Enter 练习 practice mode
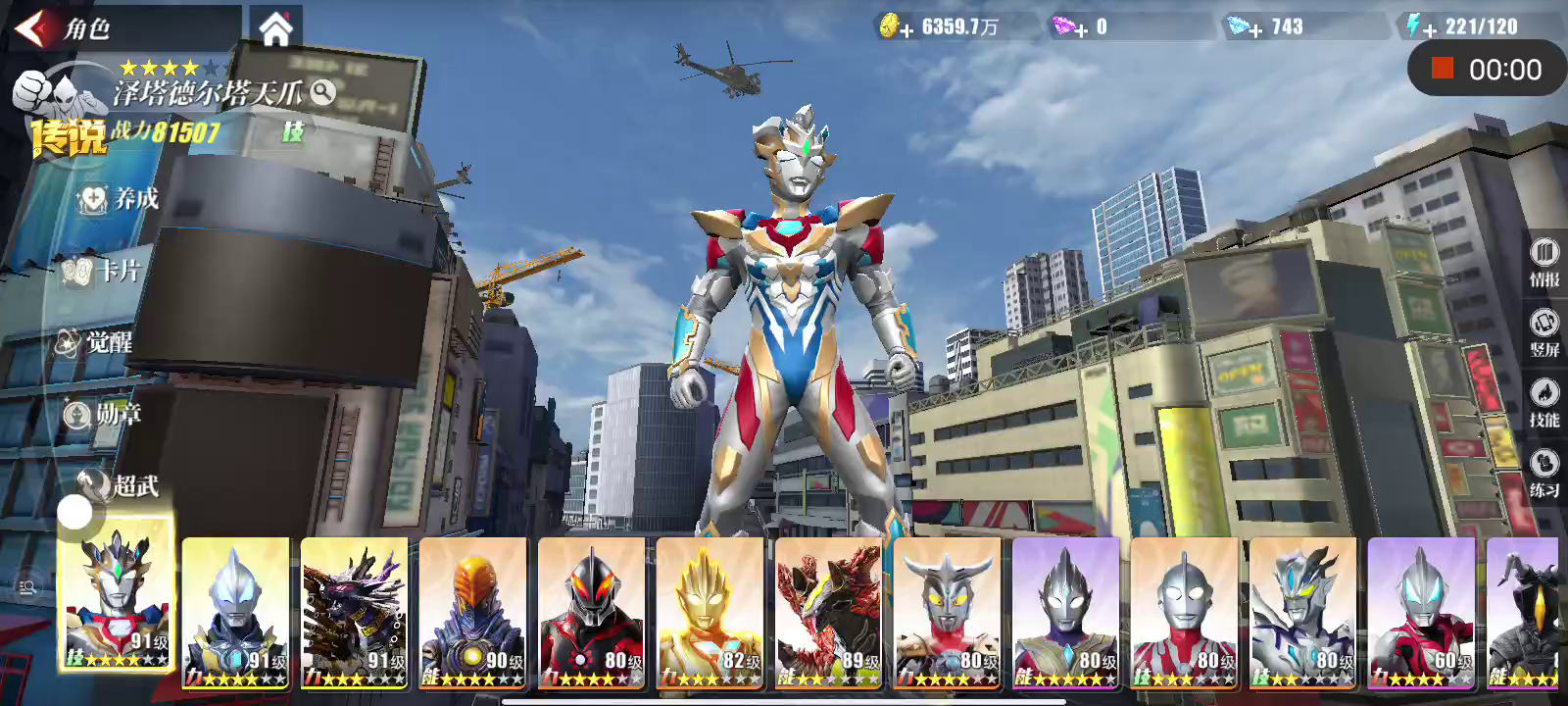The width and height of the screenshot is (1568, 706). [x=1543, y=474]
